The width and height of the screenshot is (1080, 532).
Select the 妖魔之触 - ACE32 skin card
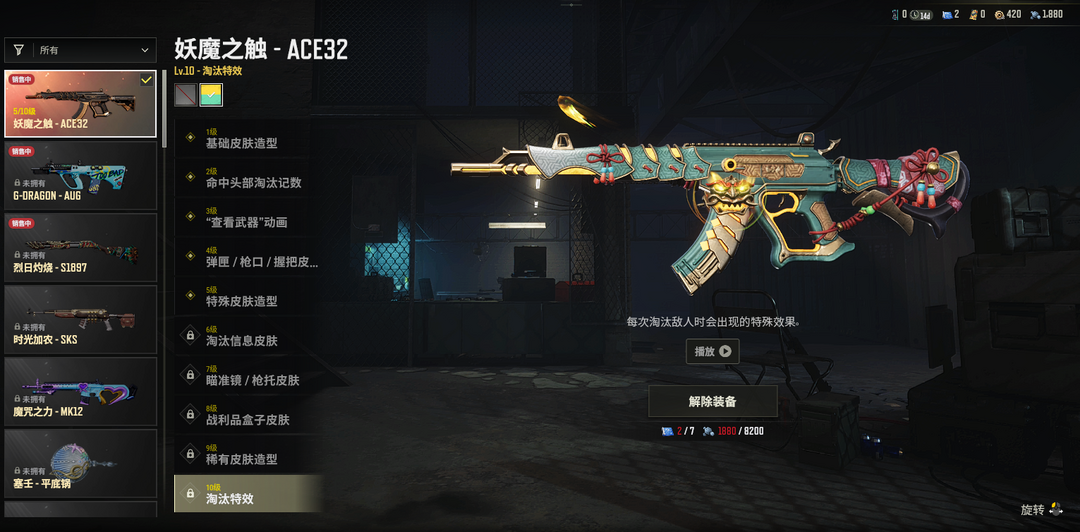tap(80, 104)
